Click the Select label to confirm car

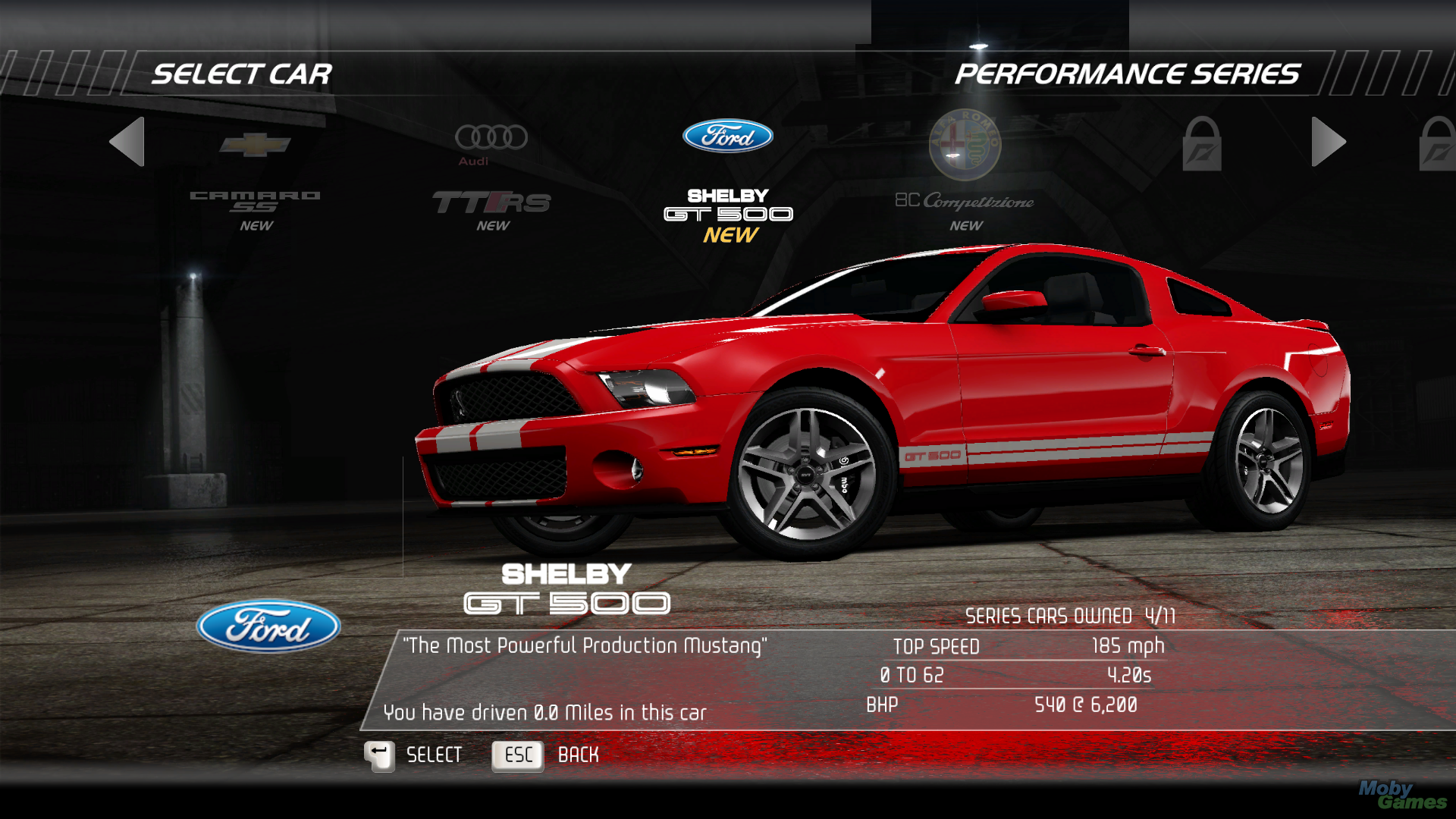point(434,755)
